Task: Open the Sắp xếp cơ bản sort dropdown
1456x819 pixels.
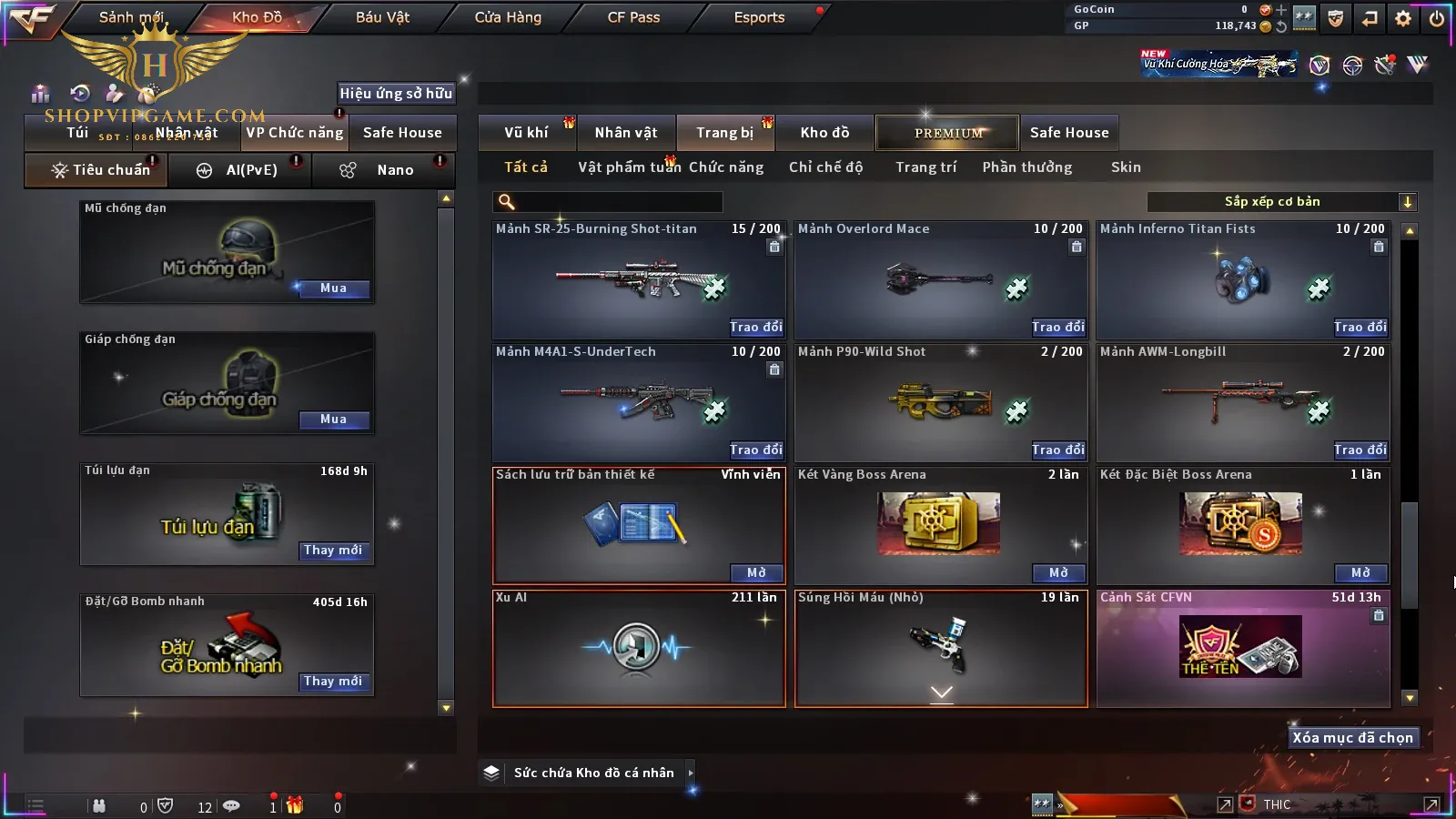Action: pos(1281,202)
